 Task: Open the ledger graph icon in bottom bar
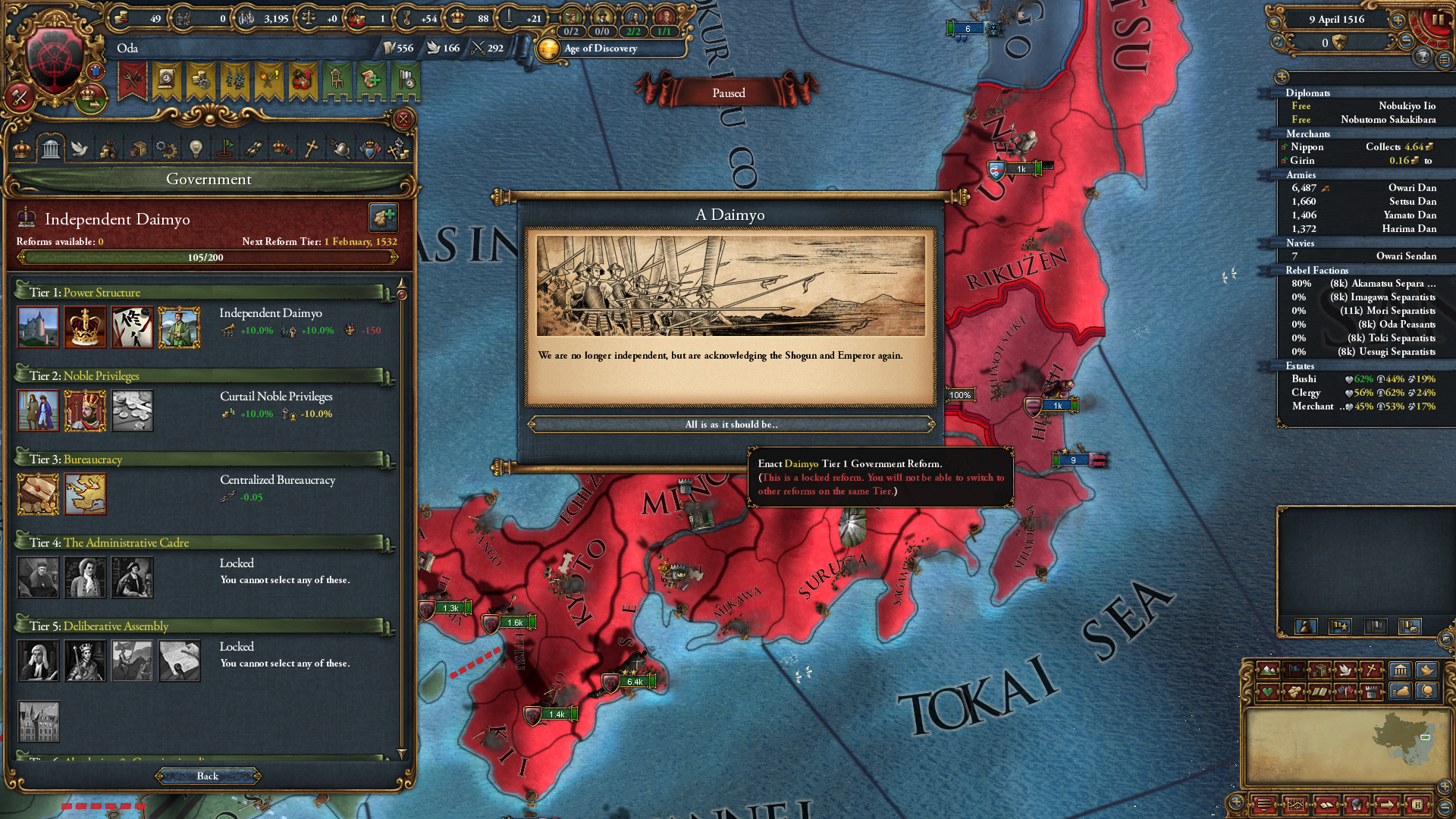(x=1296, y=805)
